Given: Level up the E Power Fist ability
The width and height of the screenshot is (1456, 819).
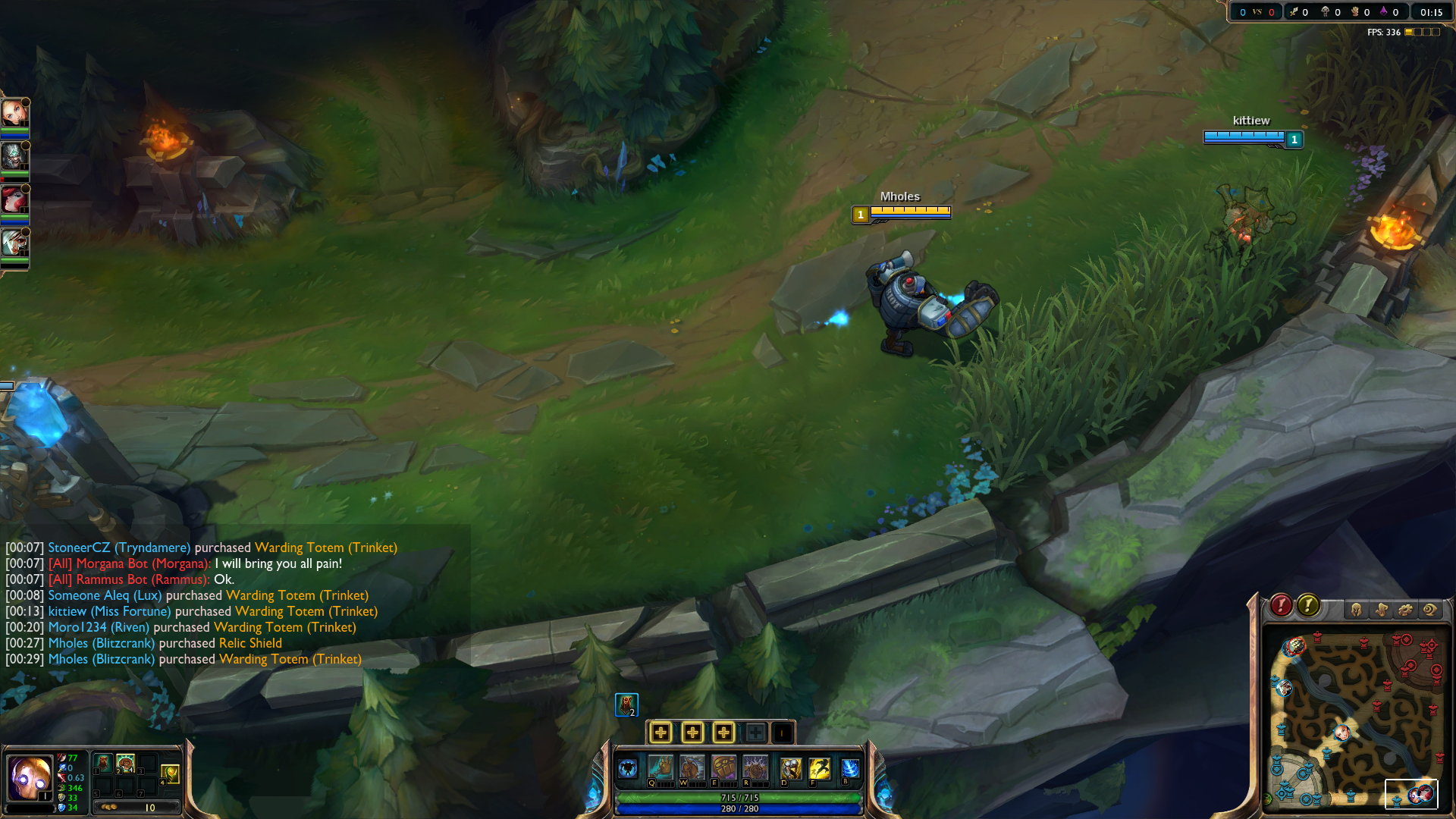Looking at the screenshot, I should [x=724, y=733].
